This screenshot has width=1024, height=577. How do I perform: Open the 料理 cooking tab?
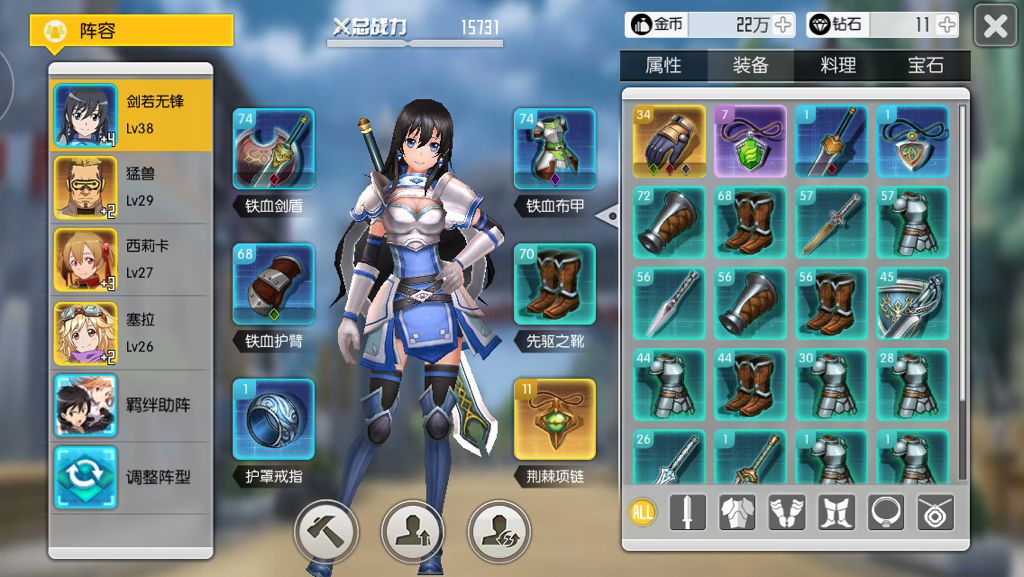click(838, 65)
